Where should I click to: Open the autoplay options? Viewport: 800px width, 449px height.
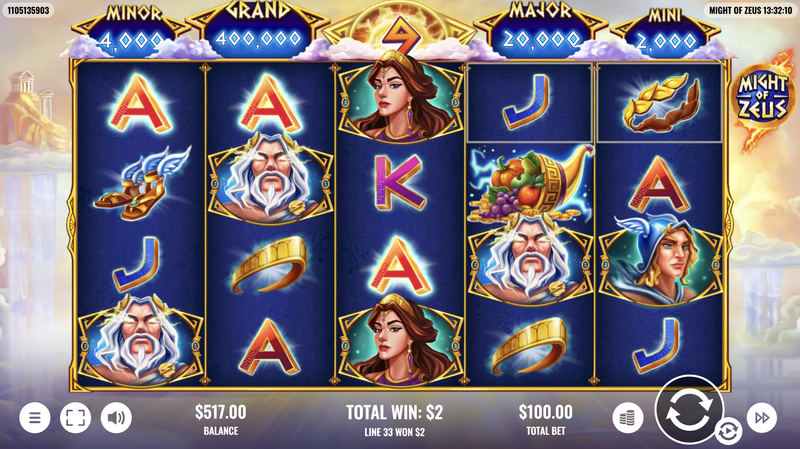727,432
